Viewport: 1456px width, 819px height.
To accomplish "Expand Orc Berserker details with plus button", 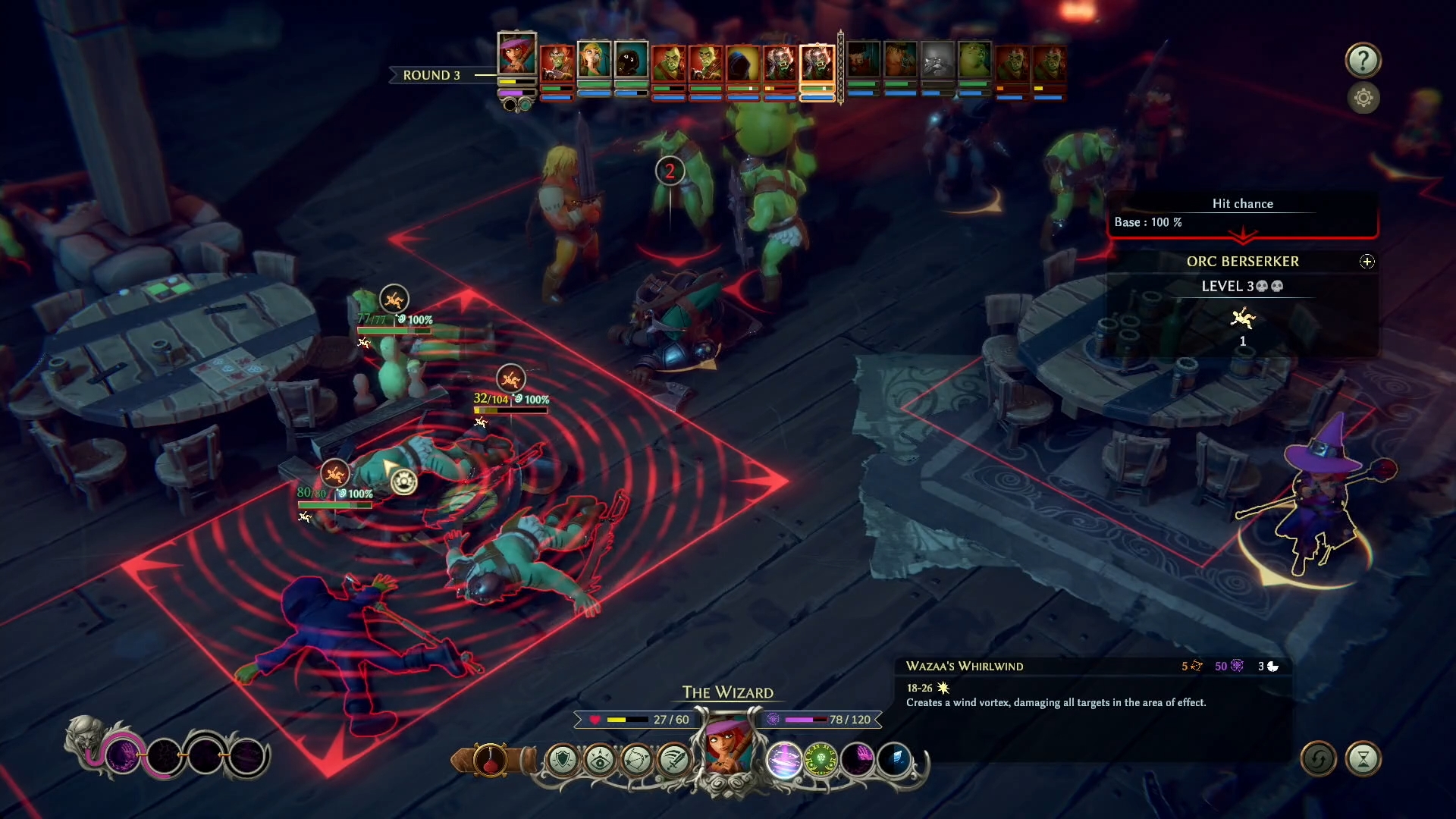I will (1367, 262).
